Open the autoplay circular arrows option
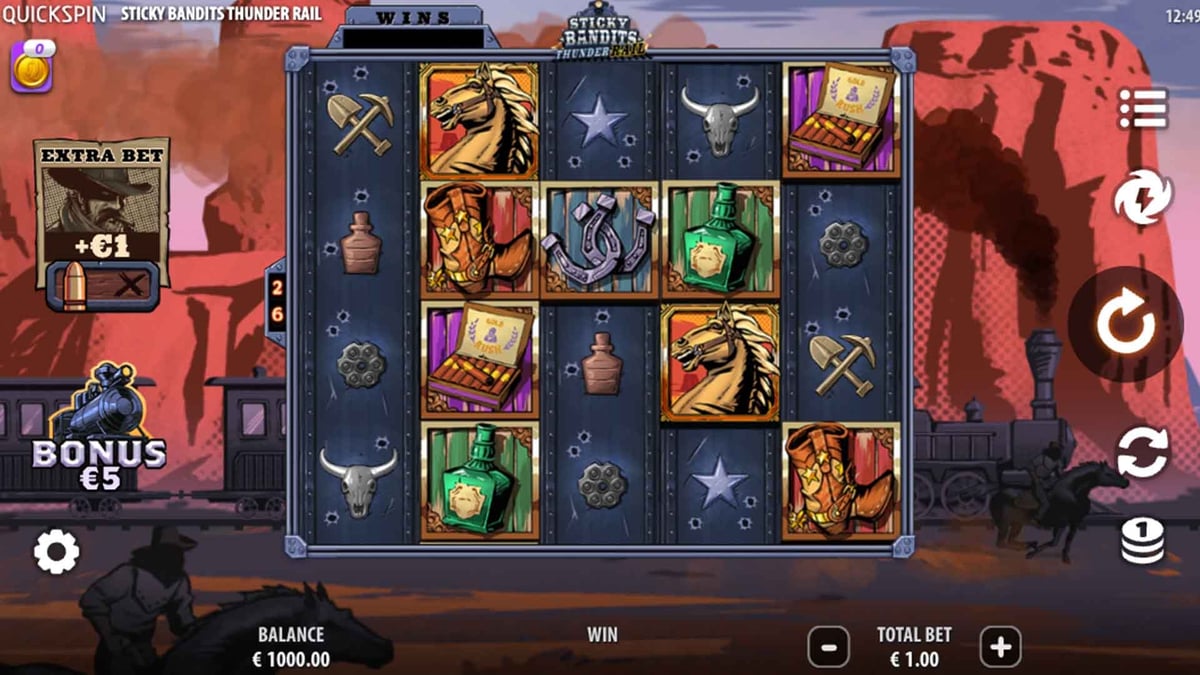Screen dimensions: 1200x675 pos(1142,451)
